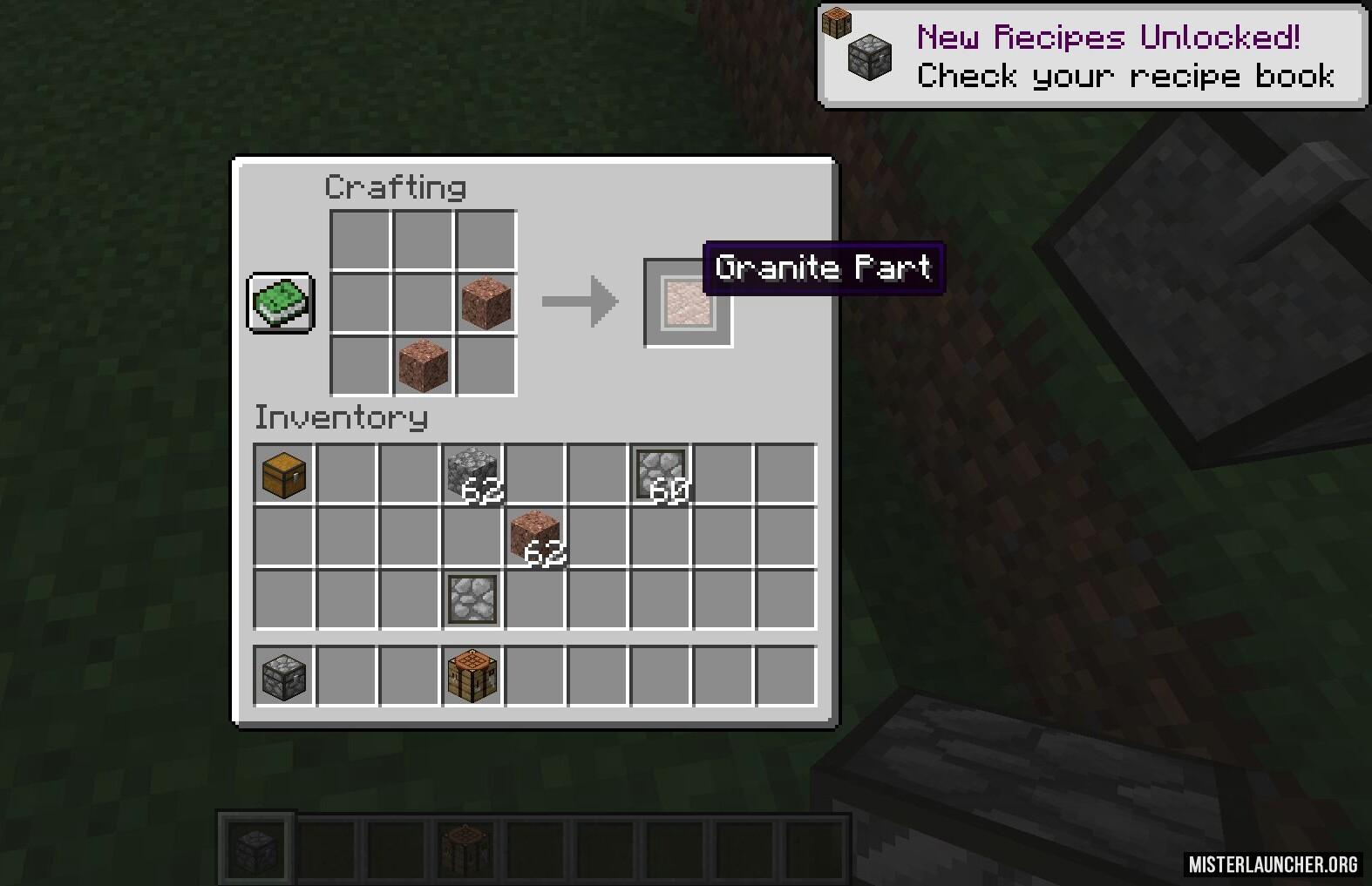Grab the stack of 60 cobblestone parts

click(661, 475)
